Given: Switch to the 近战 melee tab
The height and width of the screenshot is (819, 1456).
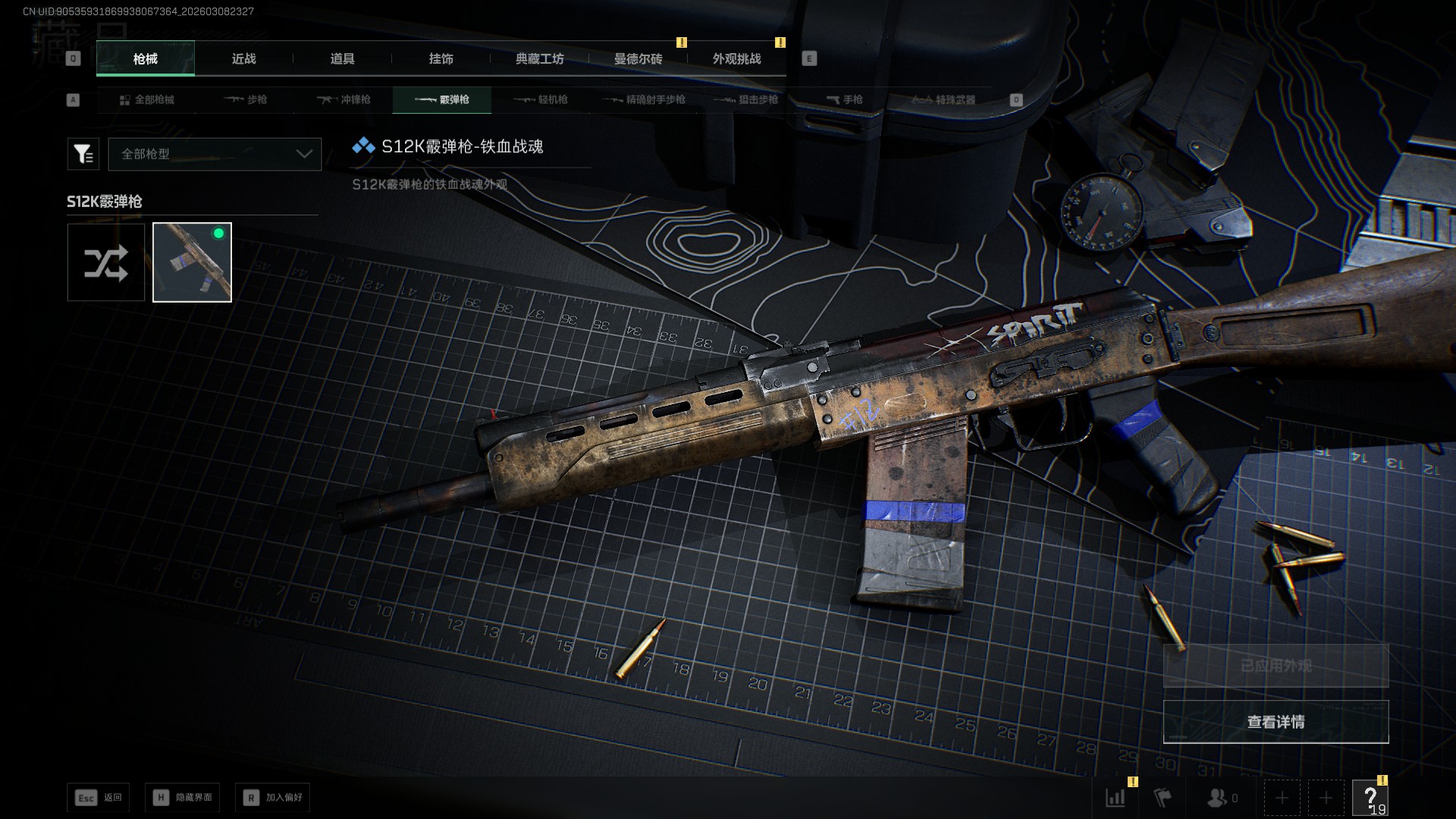Looking at the screenshot, I should (x=243, y=59).
